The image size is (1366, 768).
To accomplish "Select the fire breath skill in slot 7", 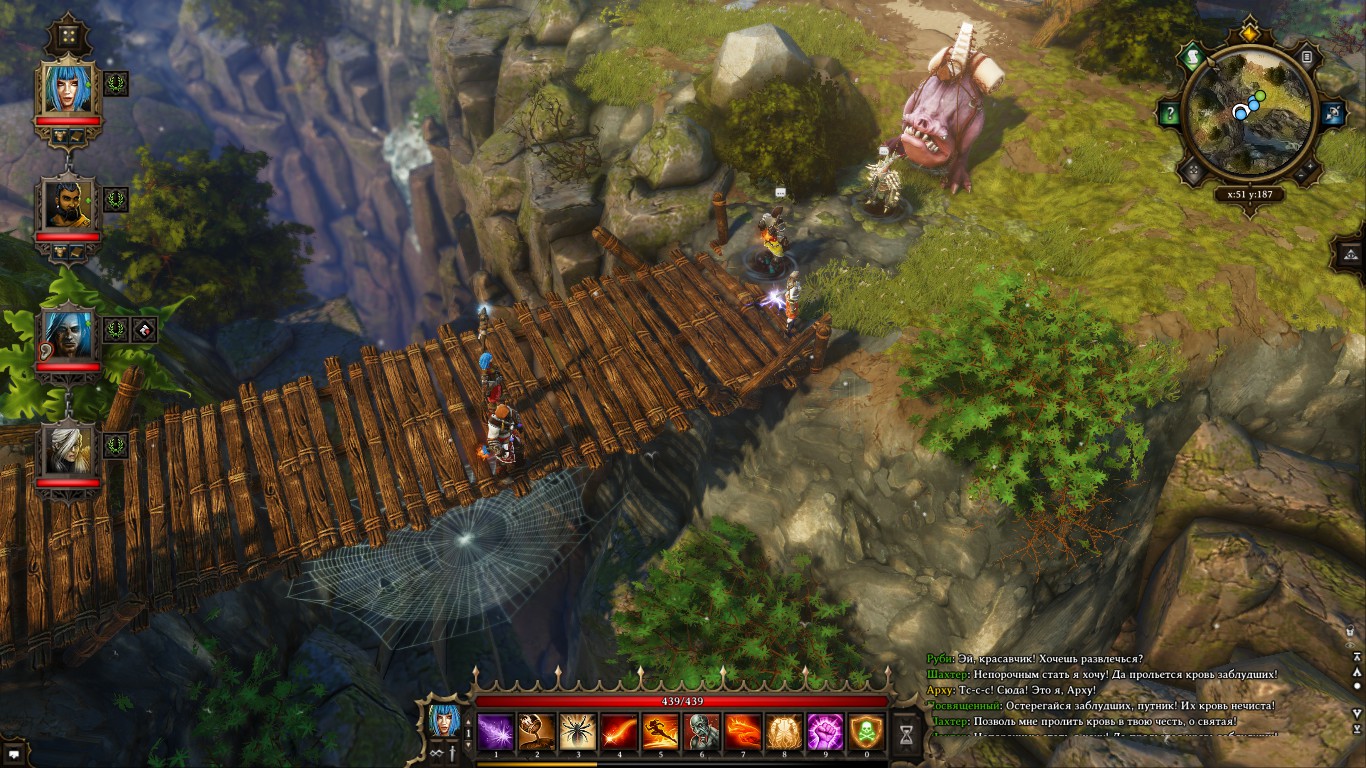I will coord(745,732).
